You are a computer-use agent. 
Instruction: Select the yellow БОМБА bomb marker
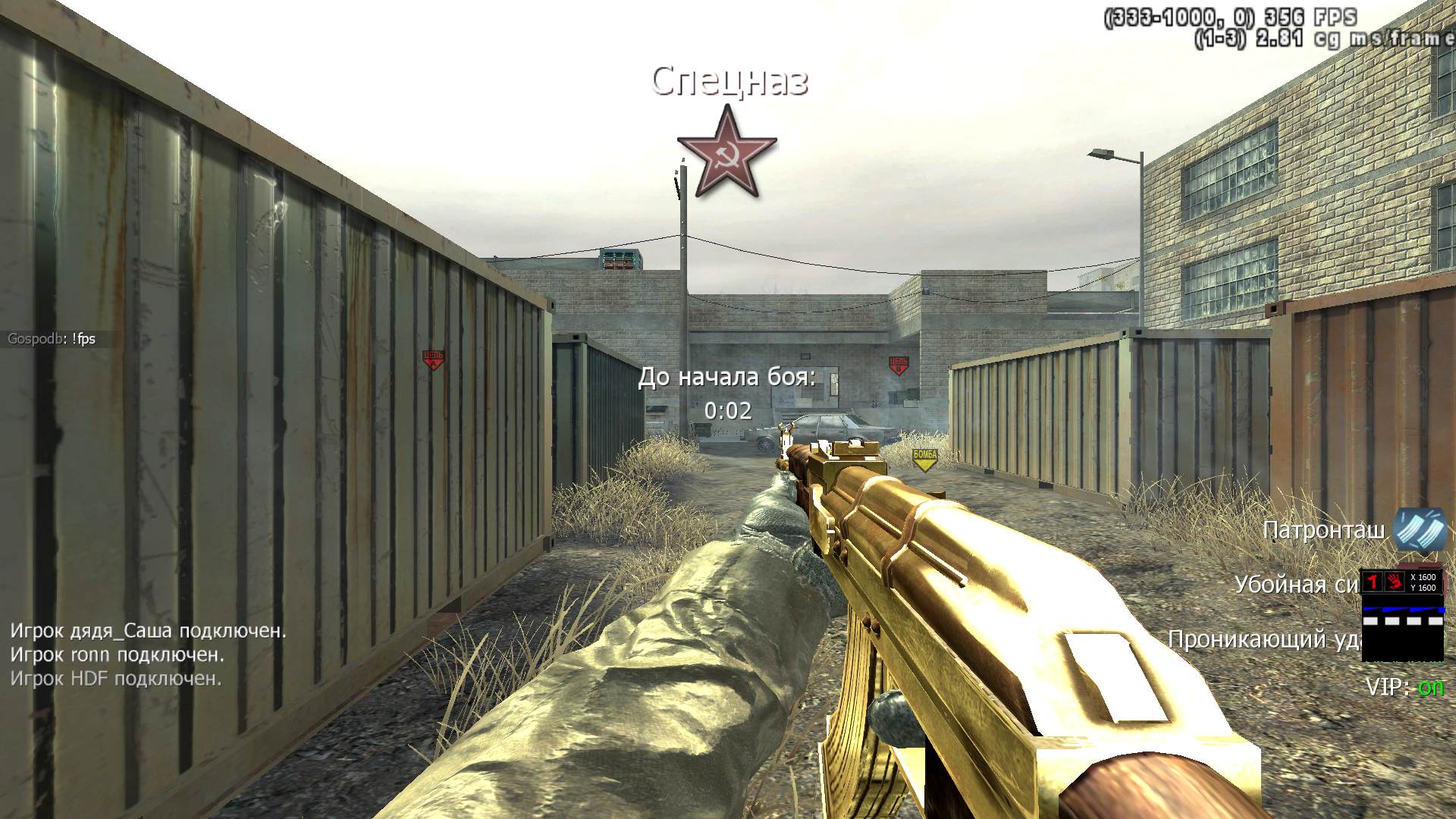tap(924, 458)
